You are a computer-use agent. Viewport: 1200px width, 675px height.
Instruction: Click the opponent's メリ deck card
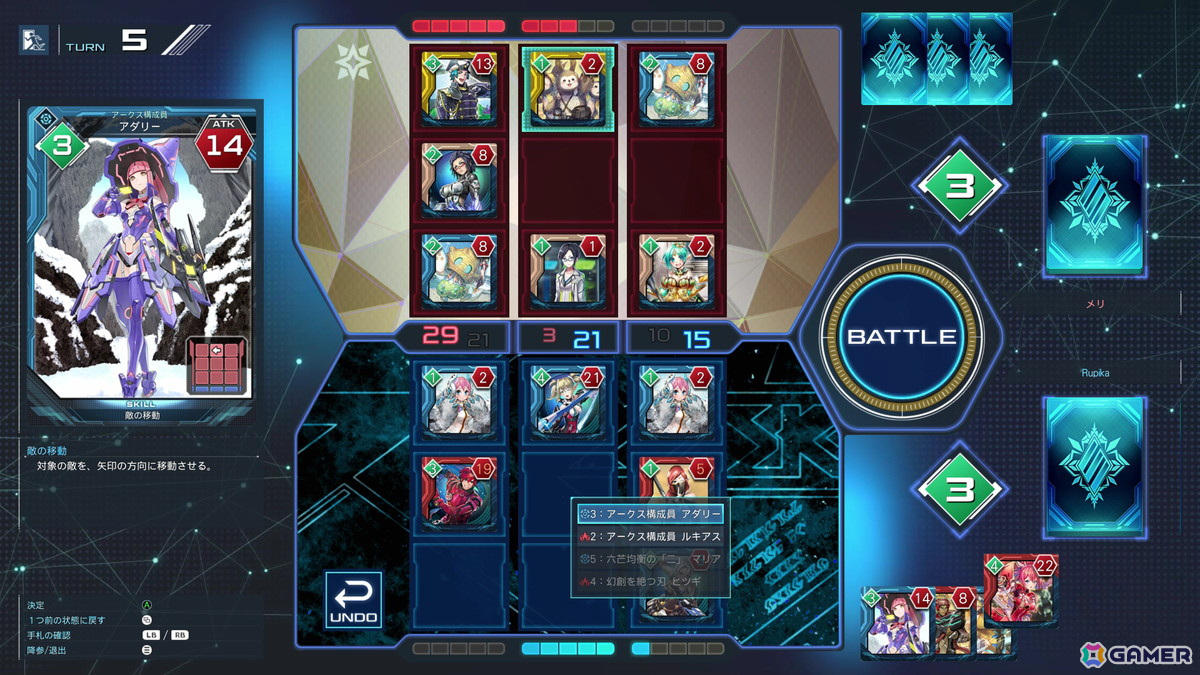tap(1093, 205)
